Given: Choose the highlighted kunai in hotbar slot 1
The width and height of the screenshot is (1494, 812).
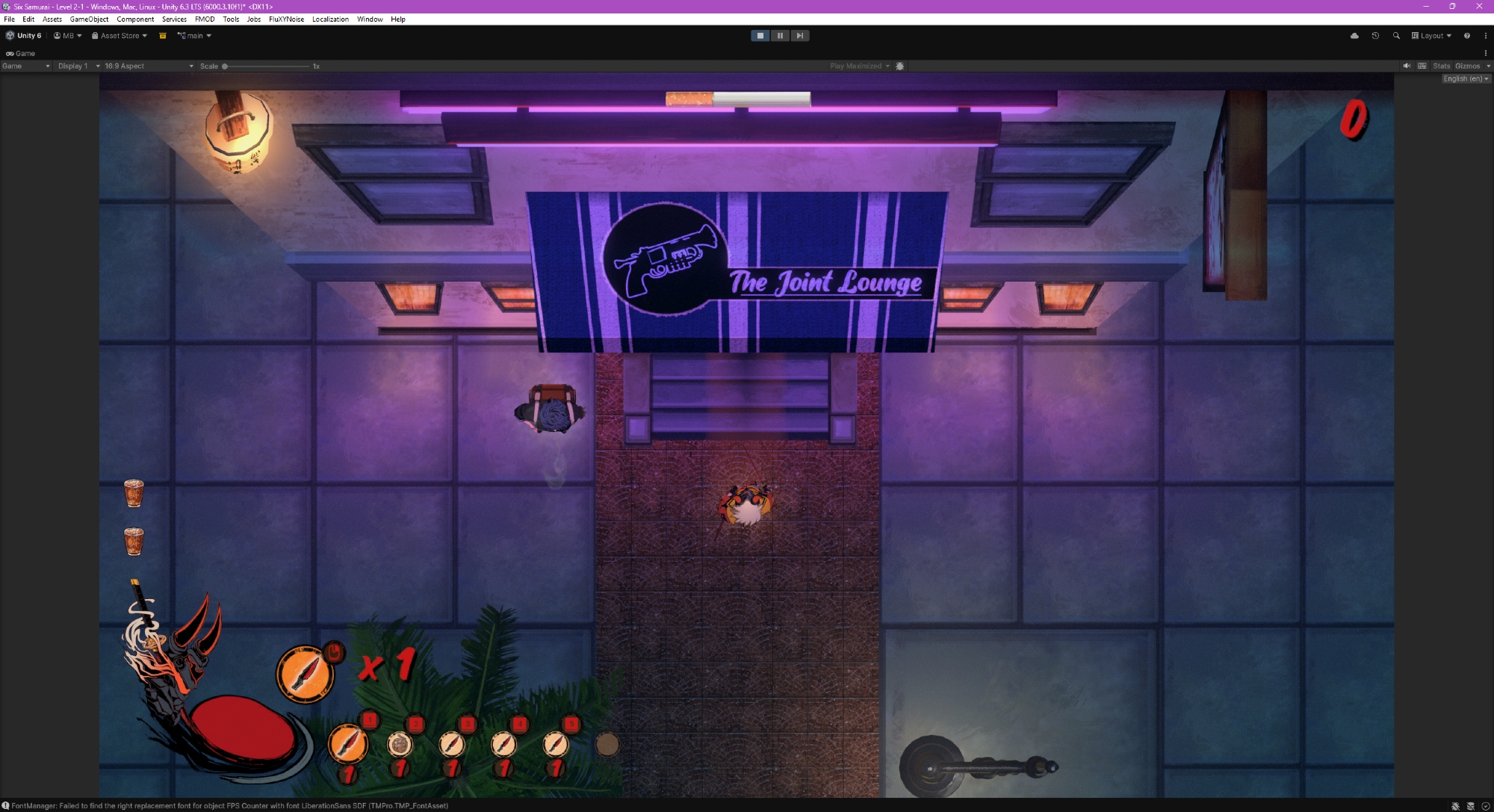Looking at the screenshot, I should click(348, 743).
